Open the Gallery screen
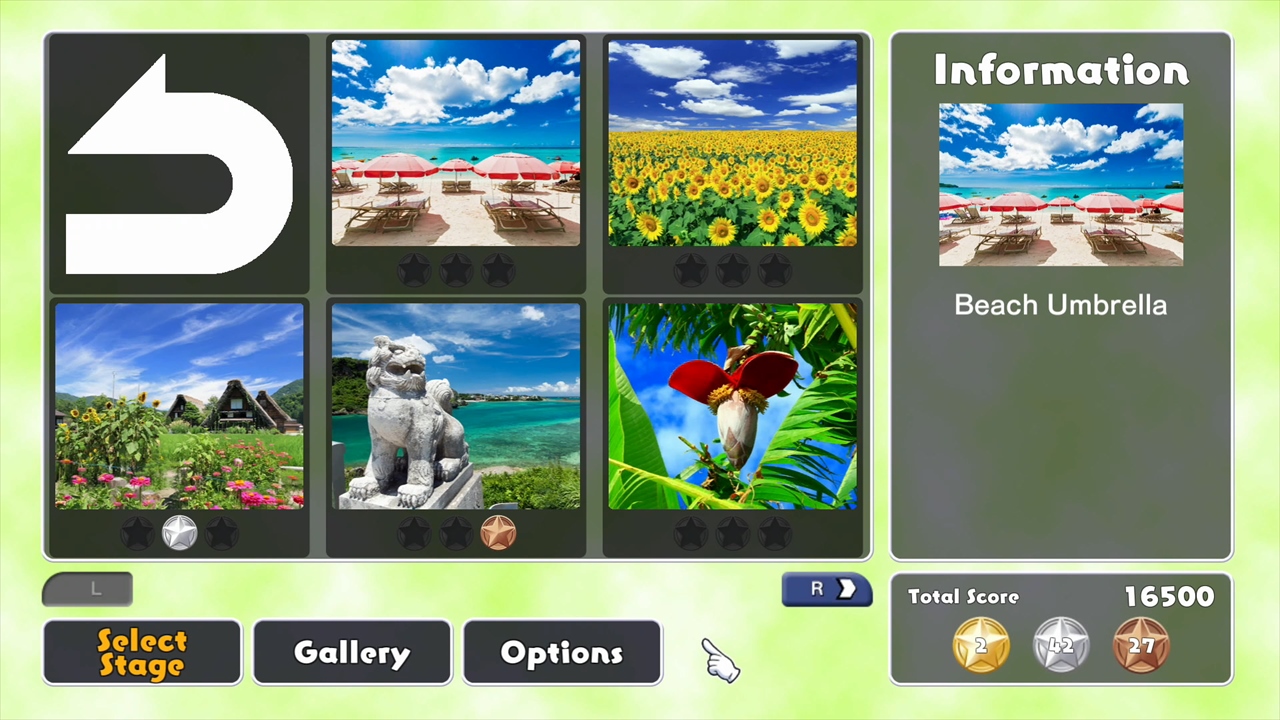1280x720 pixels. click(x=351, y=652)
